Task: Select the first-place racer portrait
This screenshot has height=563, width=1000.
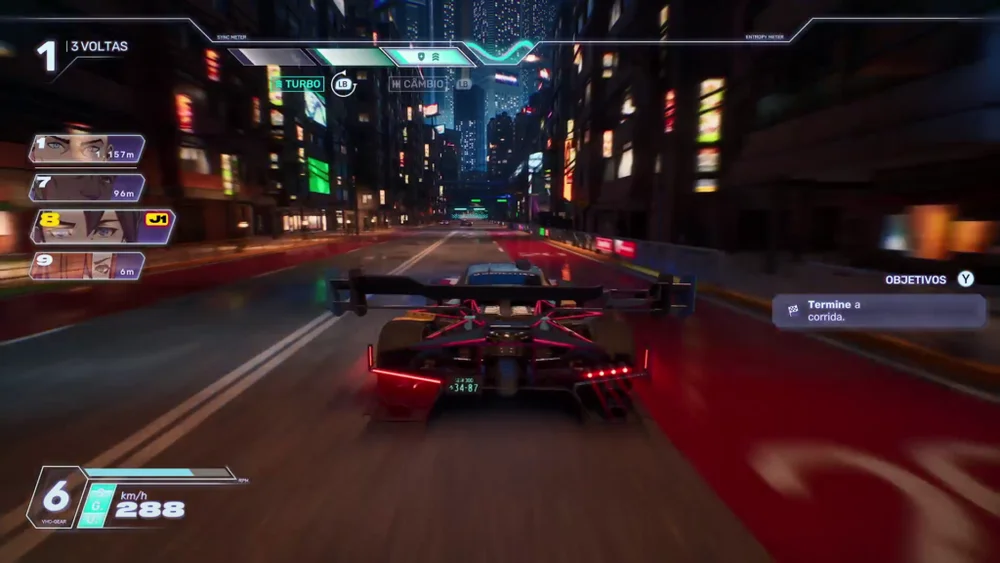Action: tap(75, 149)
